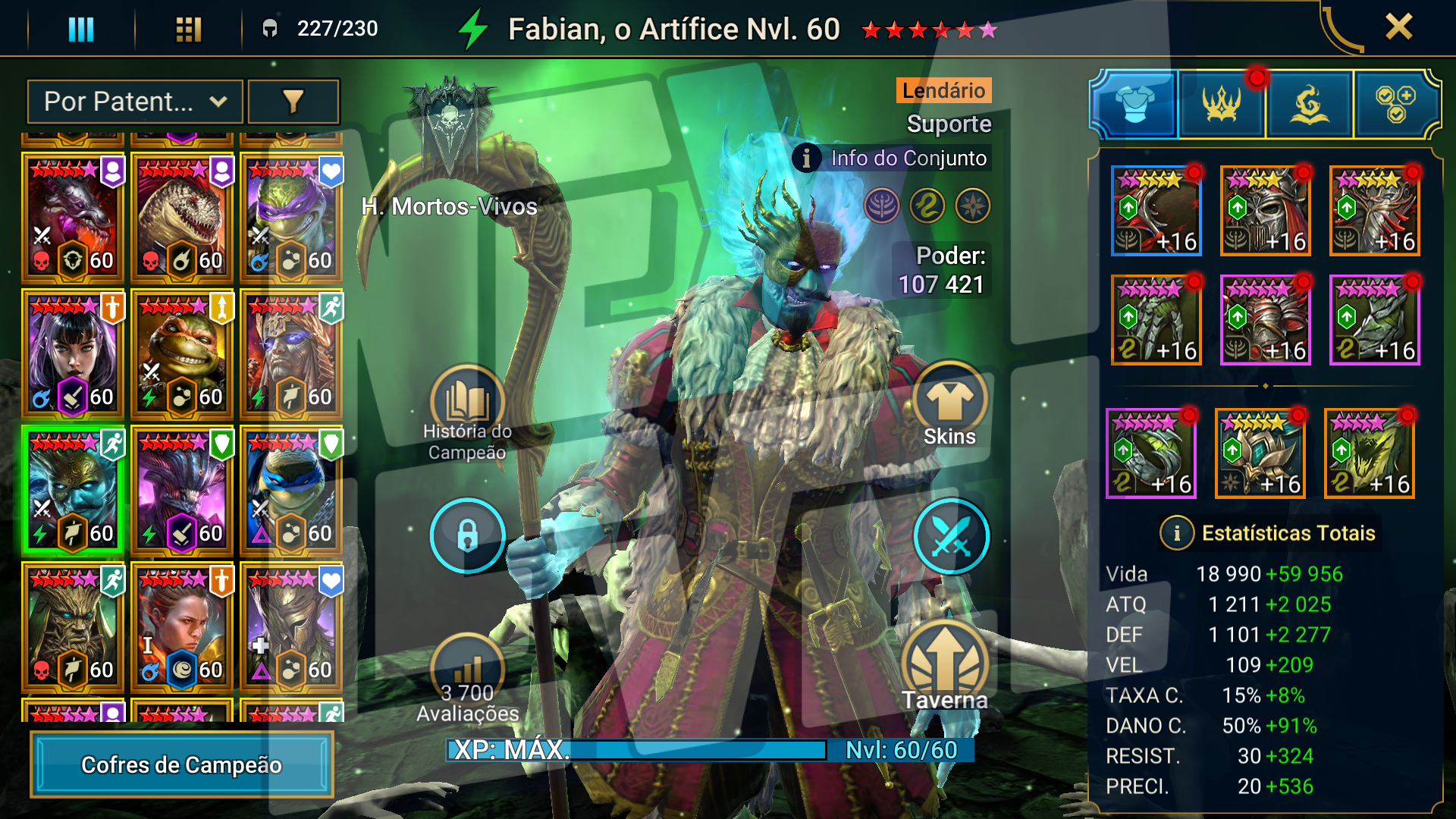1456x819 pixels.
Task: Select the tree-bearded champion portrait
Action: [73, 627]
